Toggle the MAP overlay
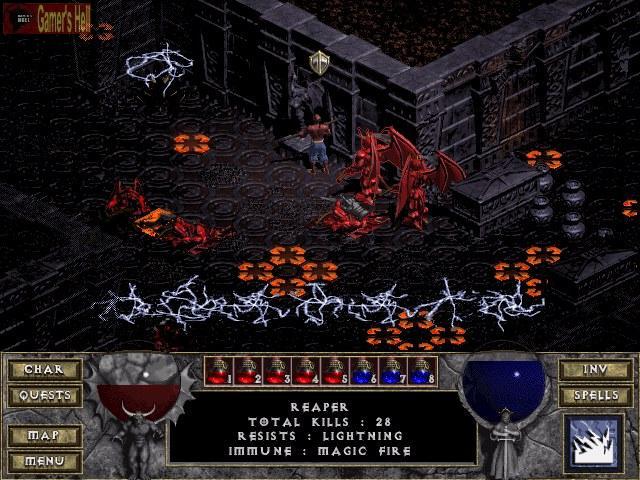 (43, 436)
